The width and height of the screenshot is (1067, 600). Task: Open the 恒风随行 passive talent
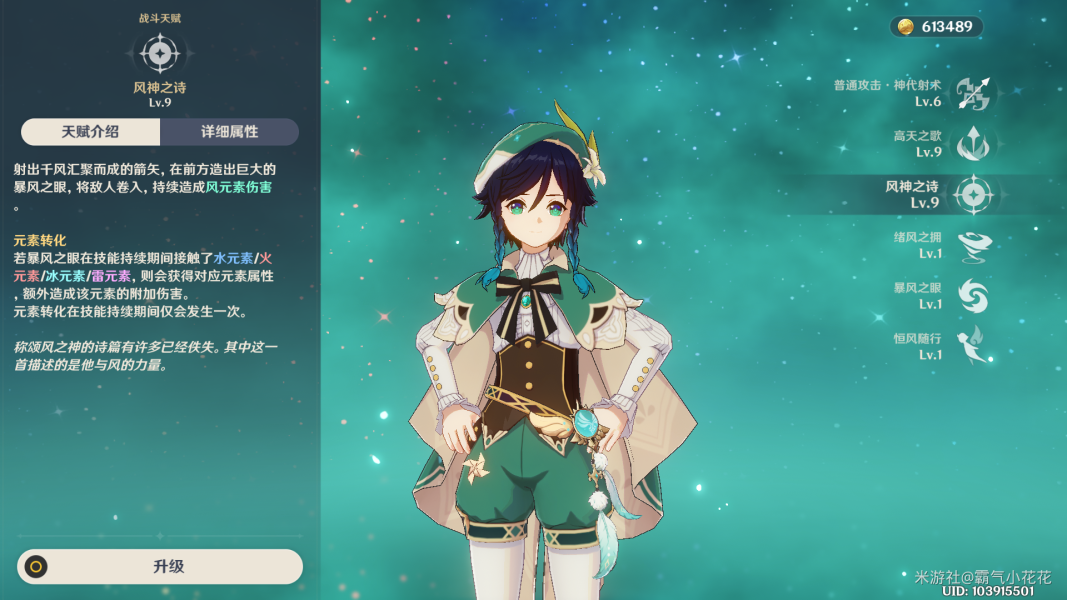click(x=972, y=345)
